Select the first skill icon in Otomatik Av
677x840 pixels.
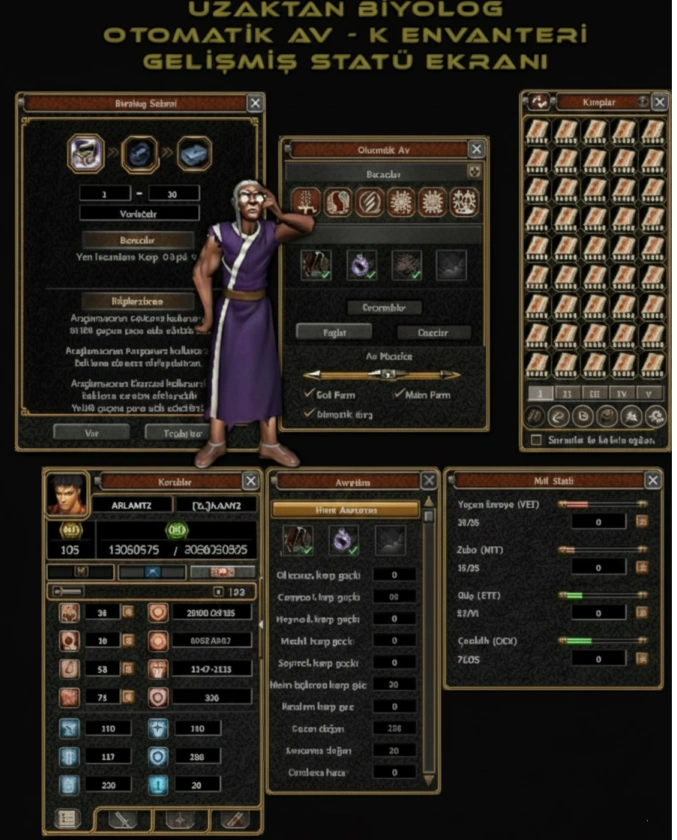point(304,203)
